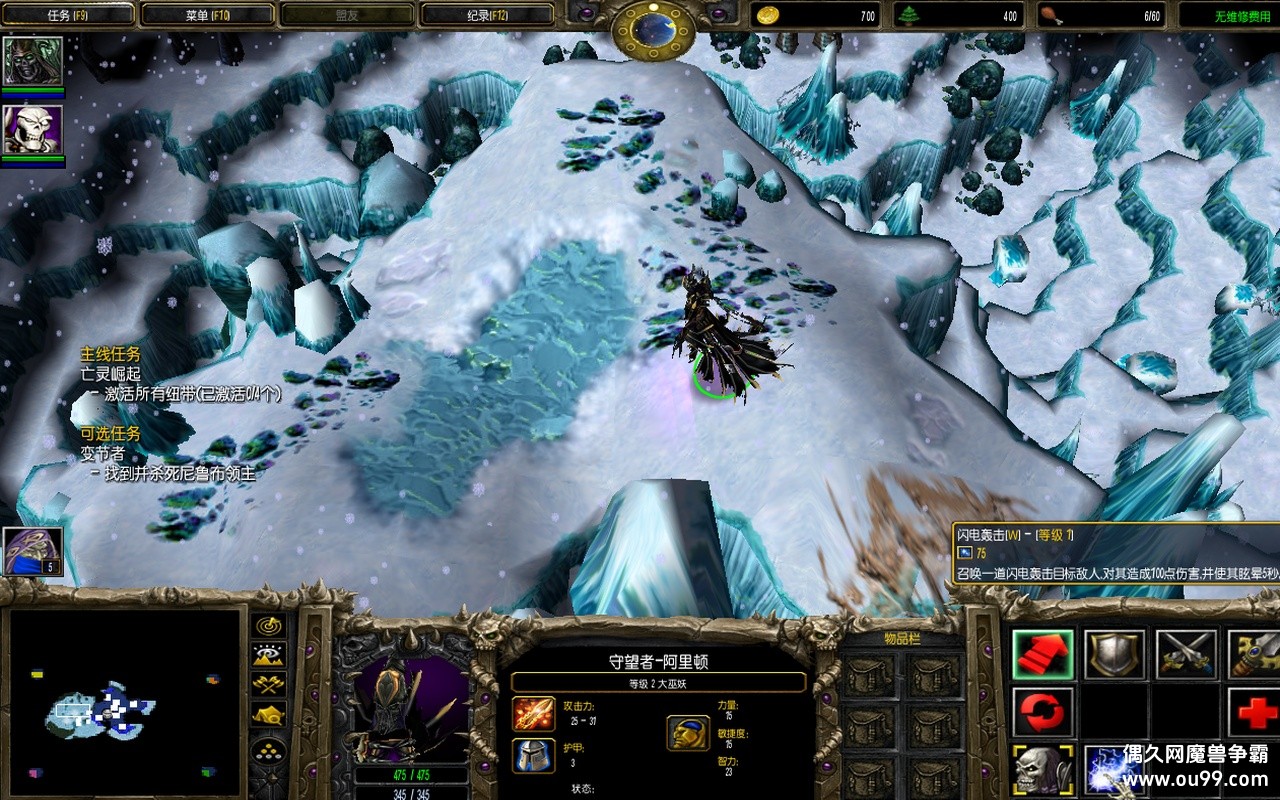Select the top hero portrait icon

(33, 62)
